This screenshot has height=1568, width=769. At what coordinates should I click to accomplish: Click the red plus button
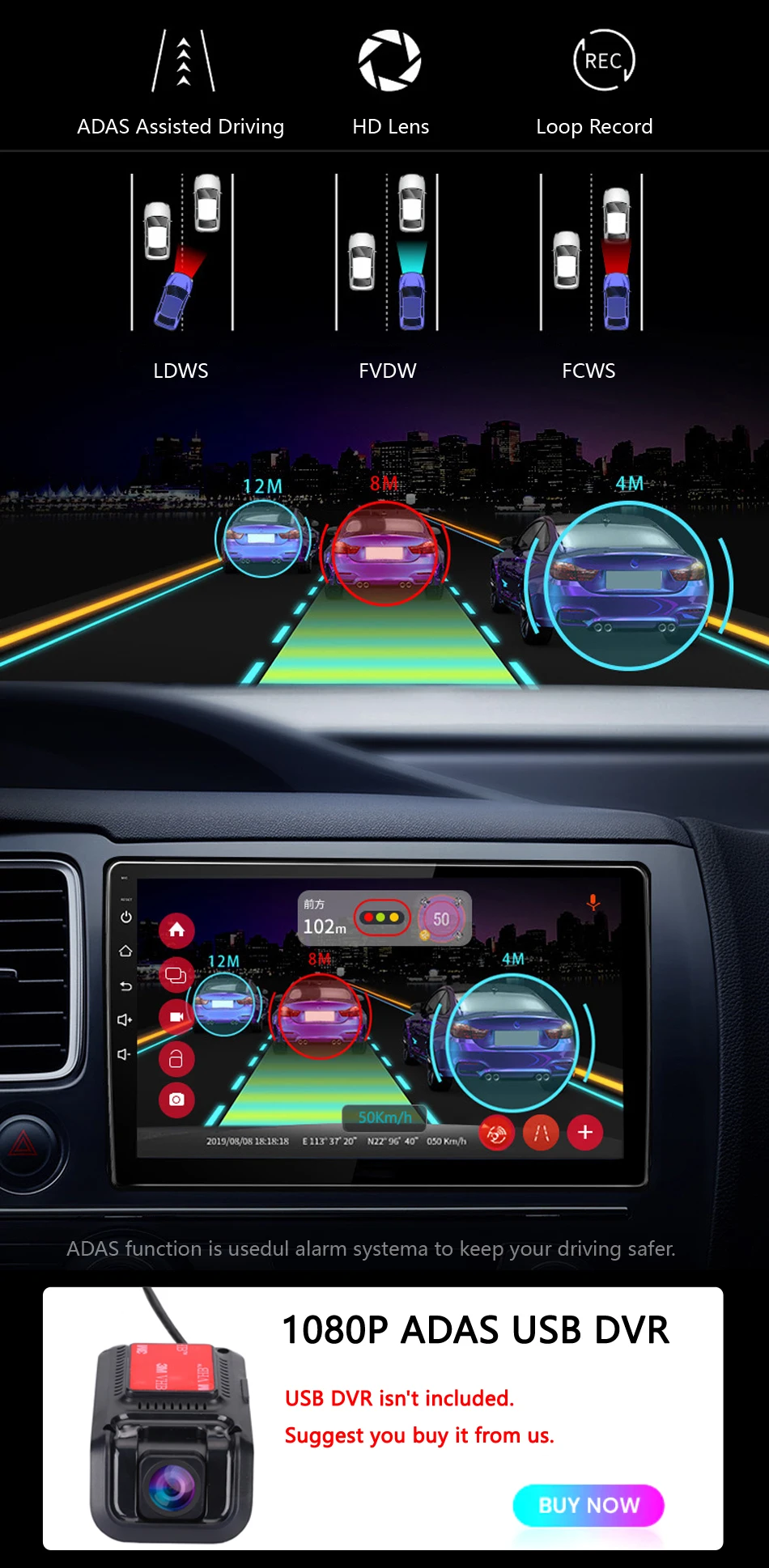click(585, 1132)
